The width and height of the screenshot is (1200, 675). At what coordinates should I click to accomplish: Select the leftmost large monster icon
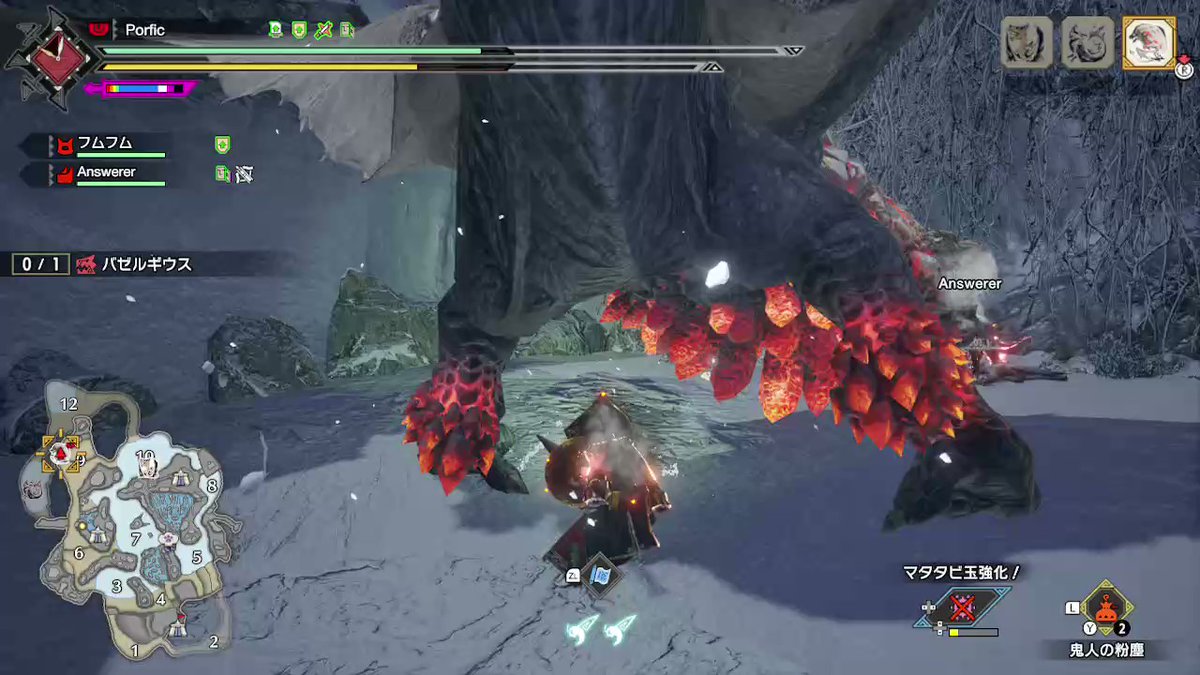point(1027,43)
